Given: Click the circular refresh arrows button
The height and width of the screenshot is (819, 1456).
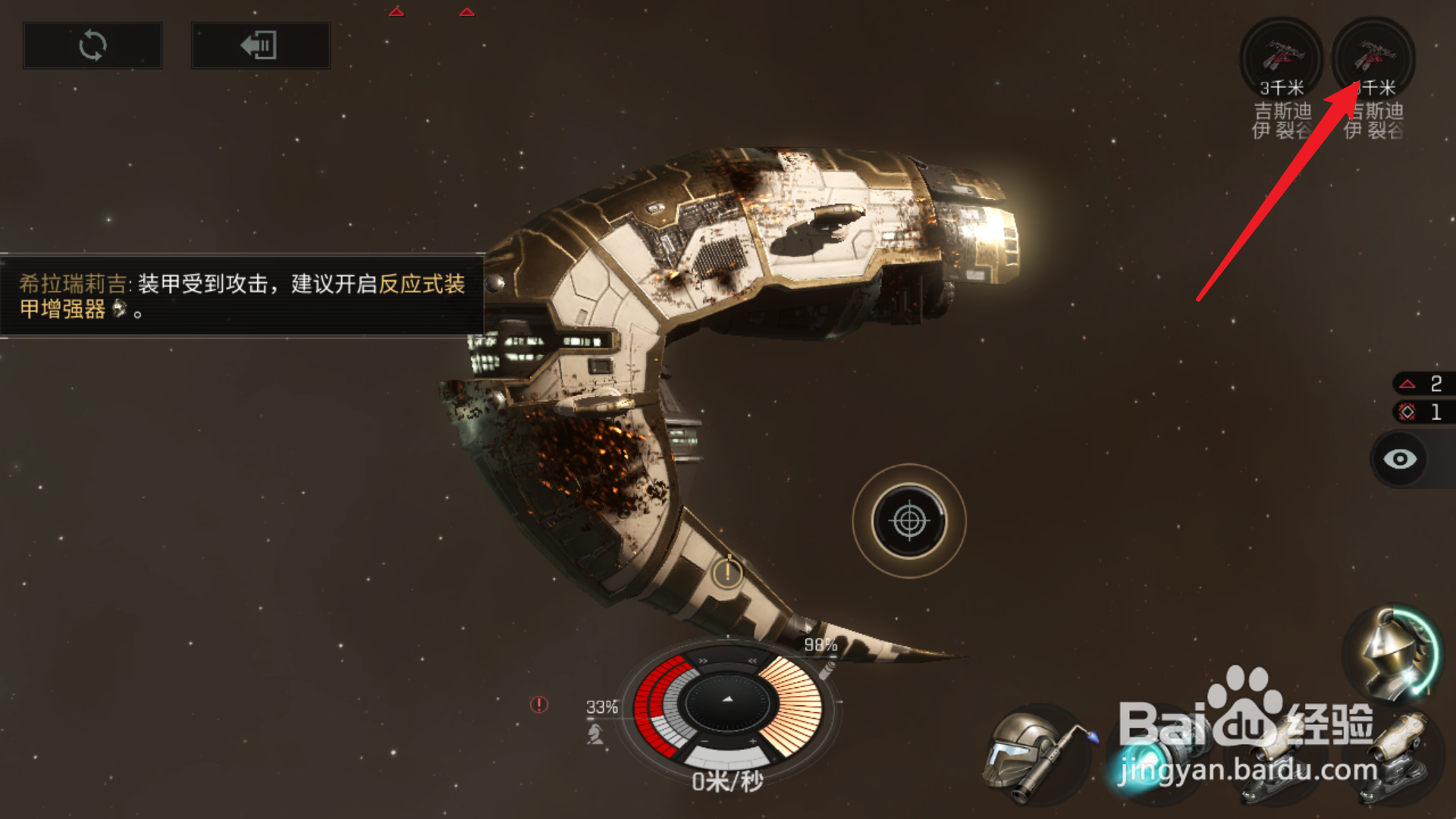Looking at the screenshot, I should tap(93, 45).
